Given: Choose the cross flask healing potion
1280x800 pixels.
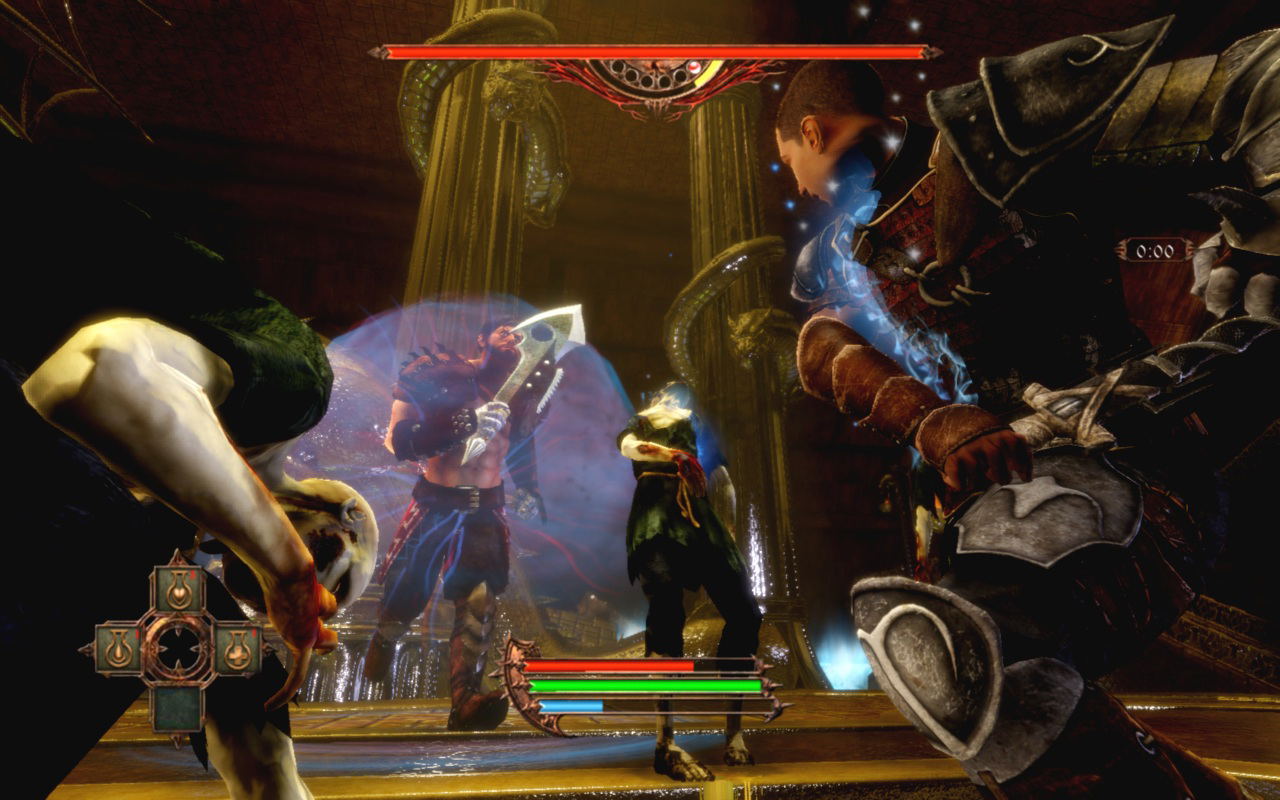Looking at the screenshot, I should [x=238, y=650].
